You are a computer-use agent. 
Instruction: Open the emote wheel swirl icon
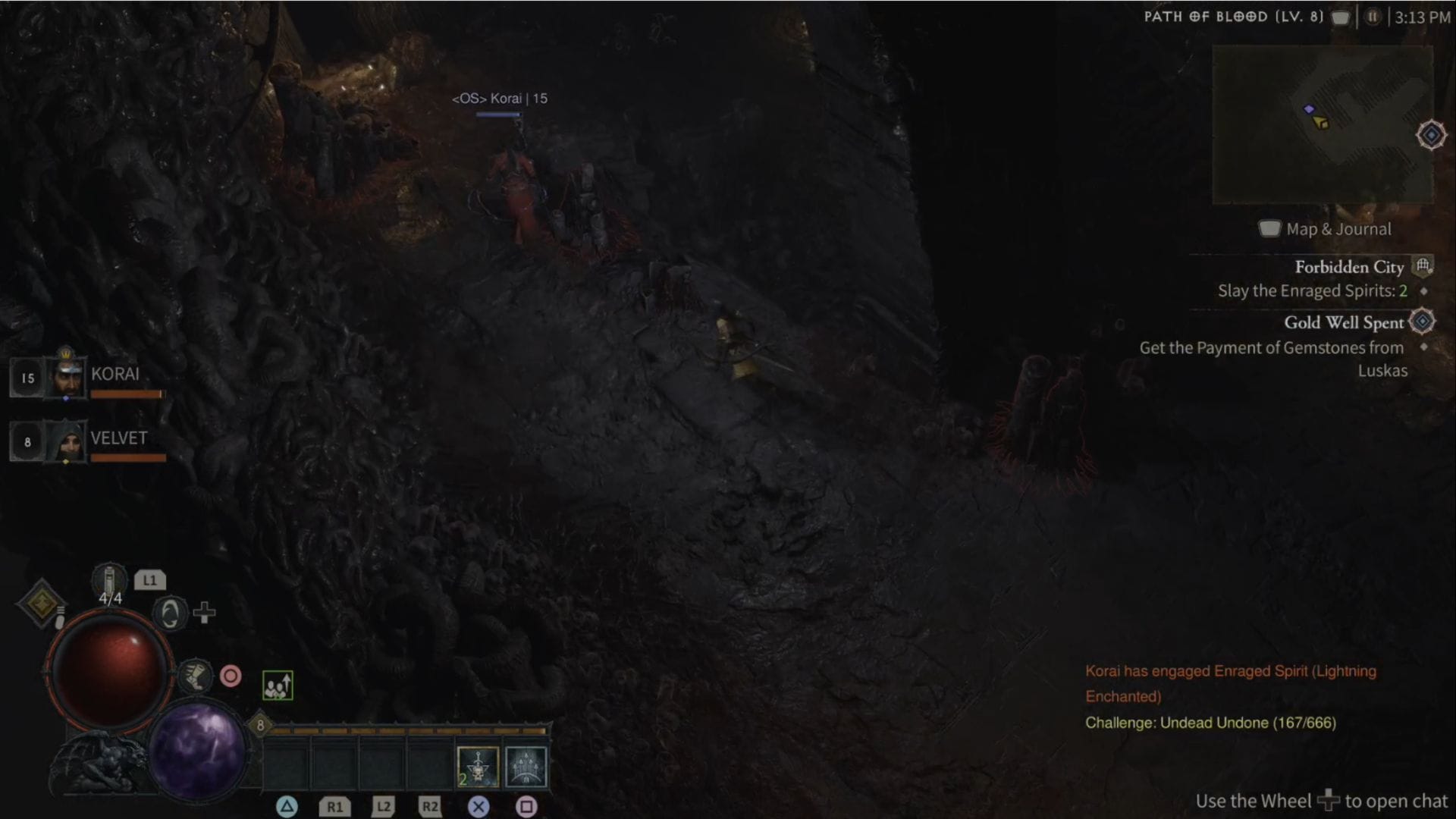170,613
